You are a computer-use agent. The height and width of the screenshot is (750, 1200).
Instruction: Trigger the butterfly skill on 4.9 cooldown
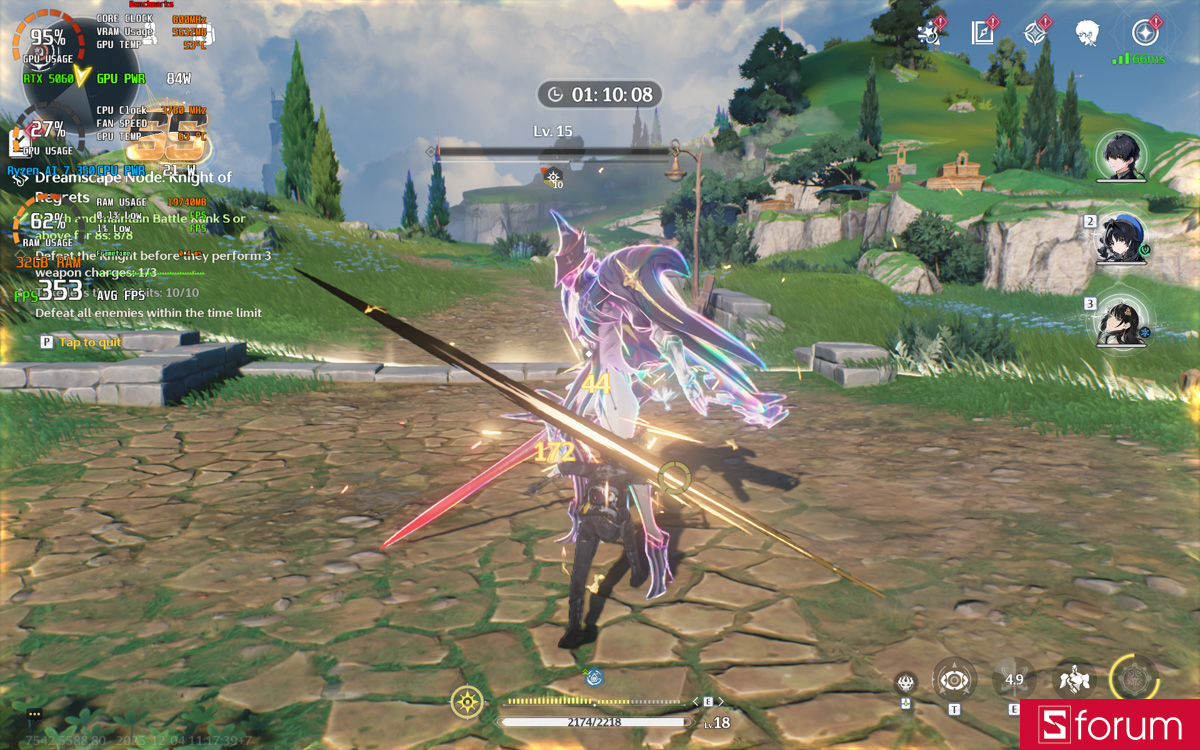pyautogui.click(x=1014, y=681)
